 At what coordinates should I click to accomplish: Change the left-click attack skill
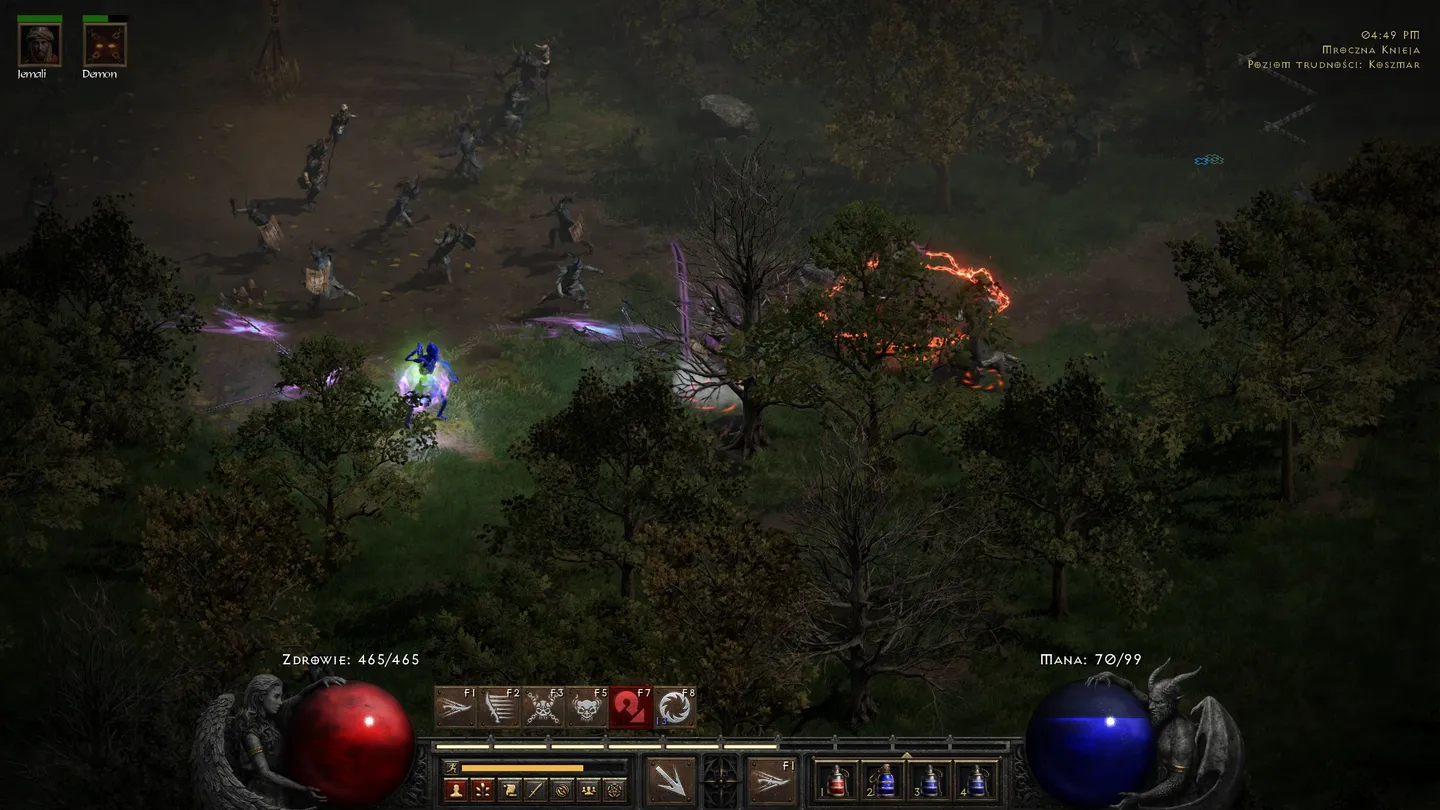[x=669, y=781]
